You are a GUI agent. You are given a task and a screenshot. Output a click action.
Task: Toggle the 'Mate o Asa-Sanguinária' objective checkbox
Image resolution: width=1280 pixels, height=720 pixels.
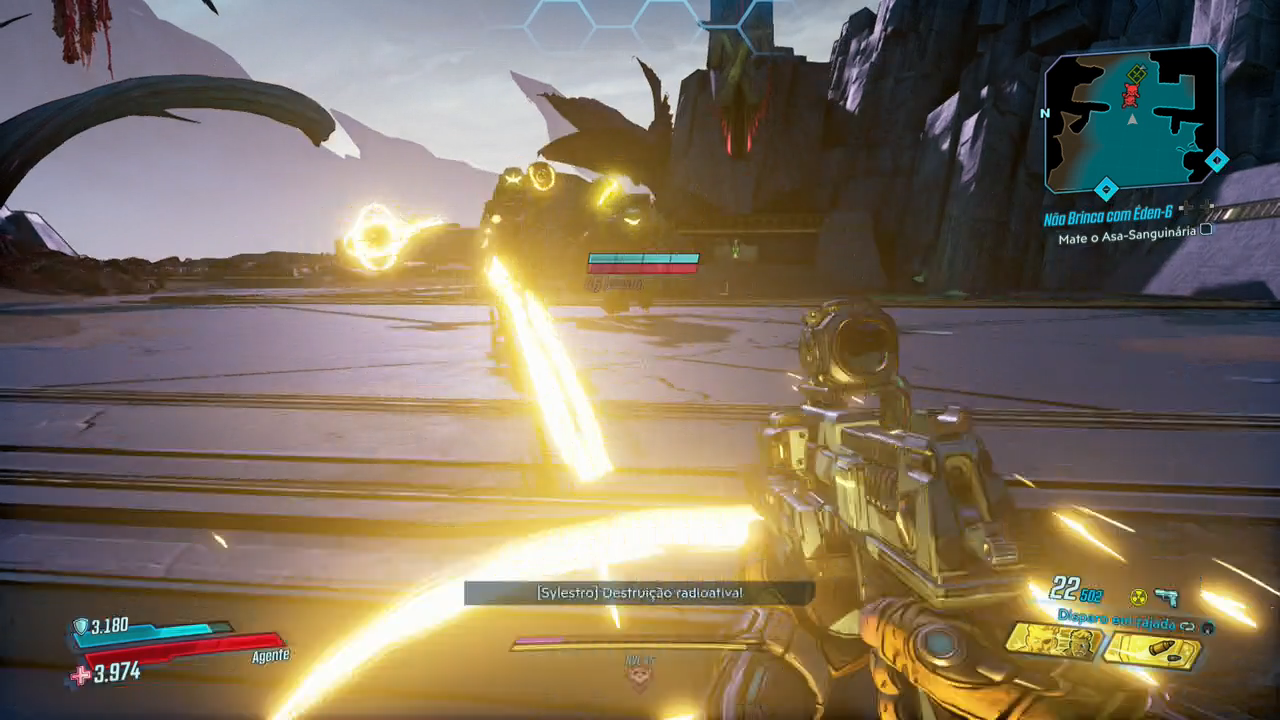[1206, 230]
